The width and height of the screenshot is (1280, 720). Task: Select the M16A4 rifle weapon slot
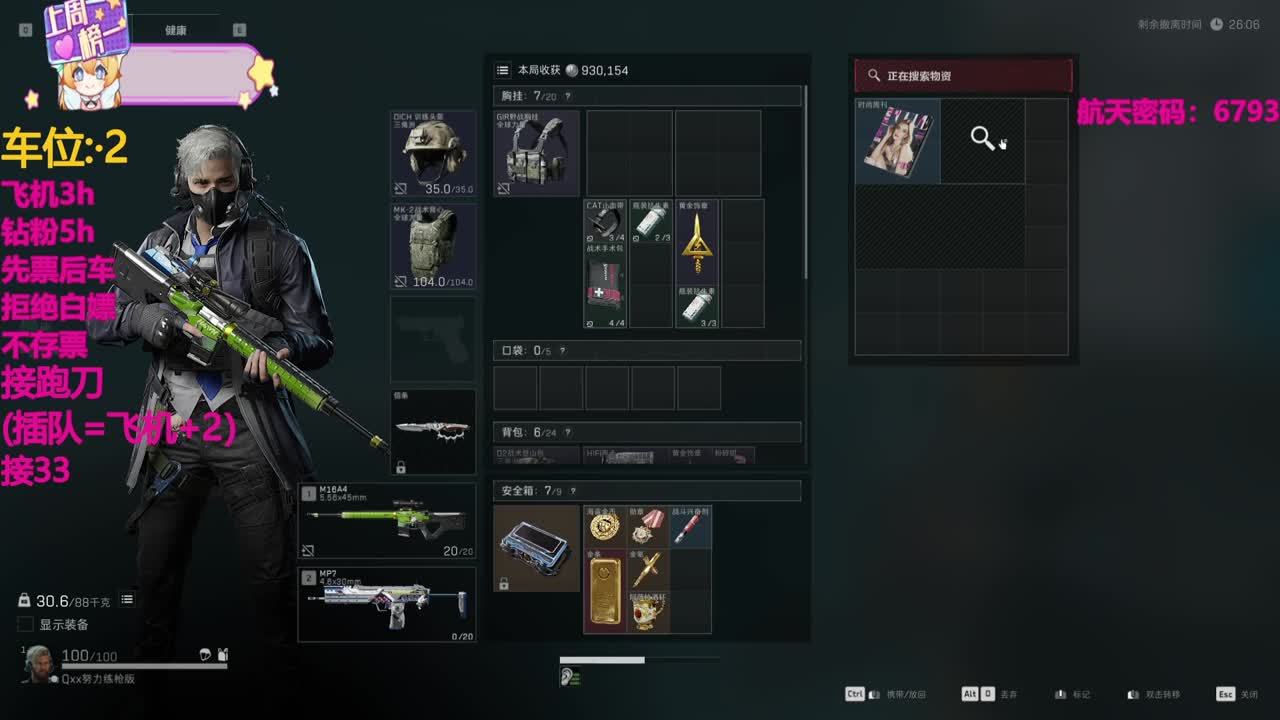point(388,520)
